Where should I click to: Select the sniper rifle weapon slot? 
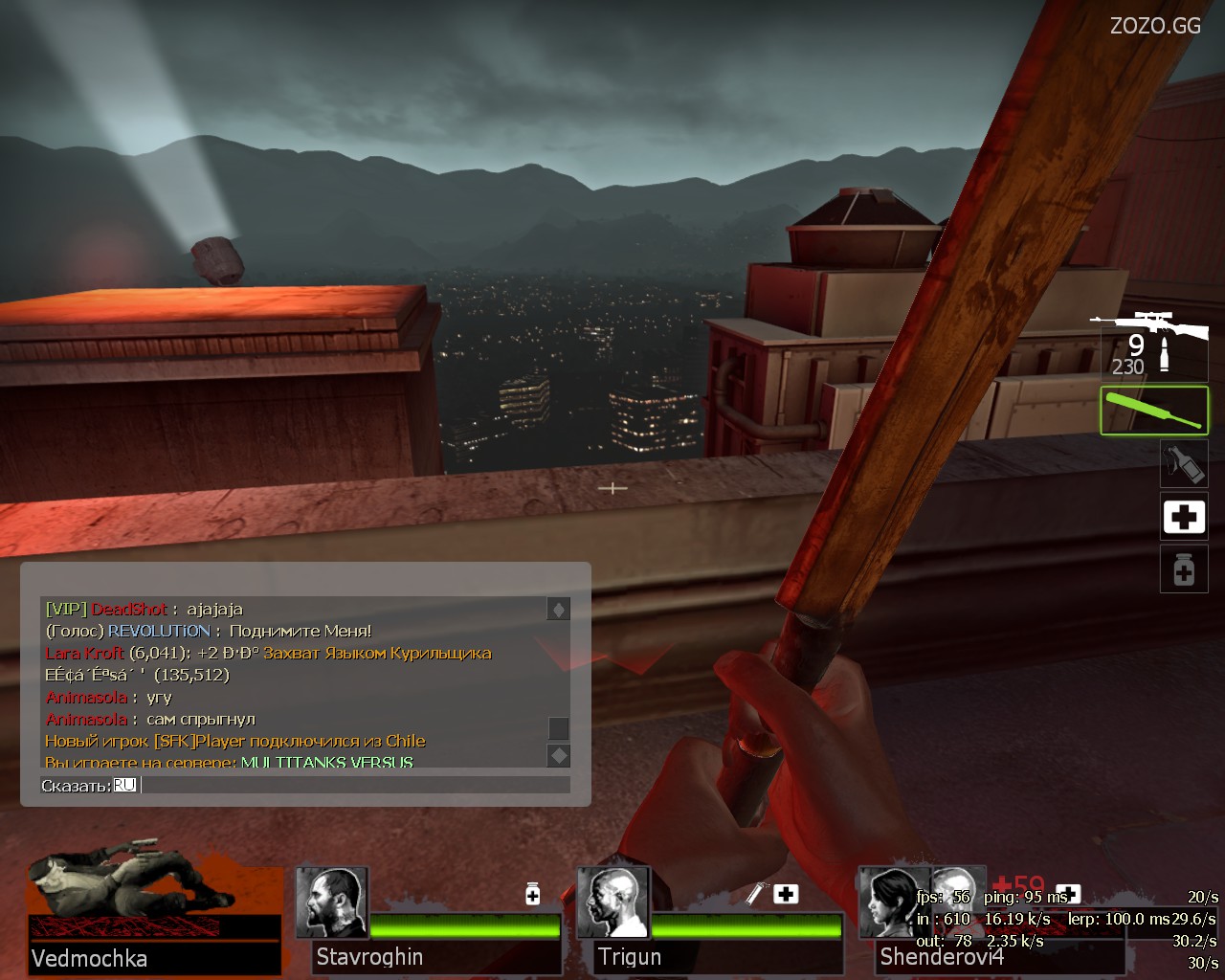pyautogui.click(x=1152, y=346)
